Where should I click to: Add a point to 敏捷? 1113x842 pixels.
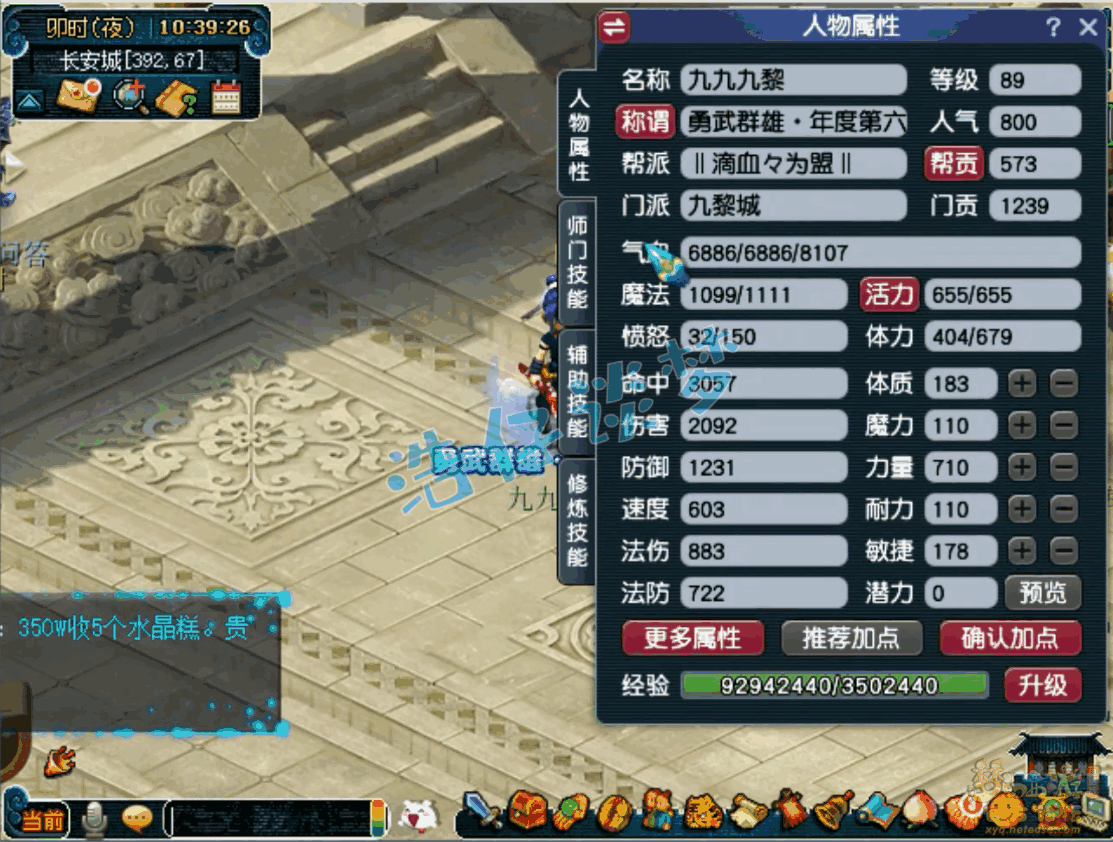(x=1022, y=550)
